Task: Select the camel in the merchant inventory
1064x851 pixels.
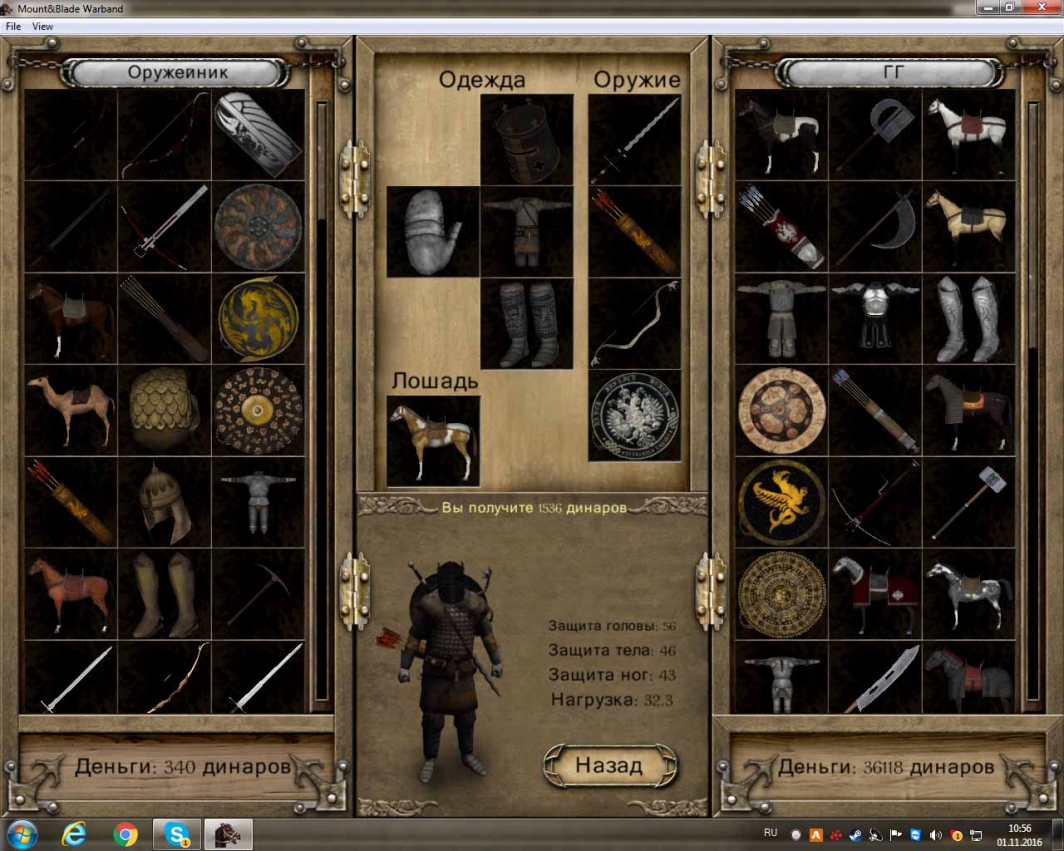Action: (x=70, y=410)
